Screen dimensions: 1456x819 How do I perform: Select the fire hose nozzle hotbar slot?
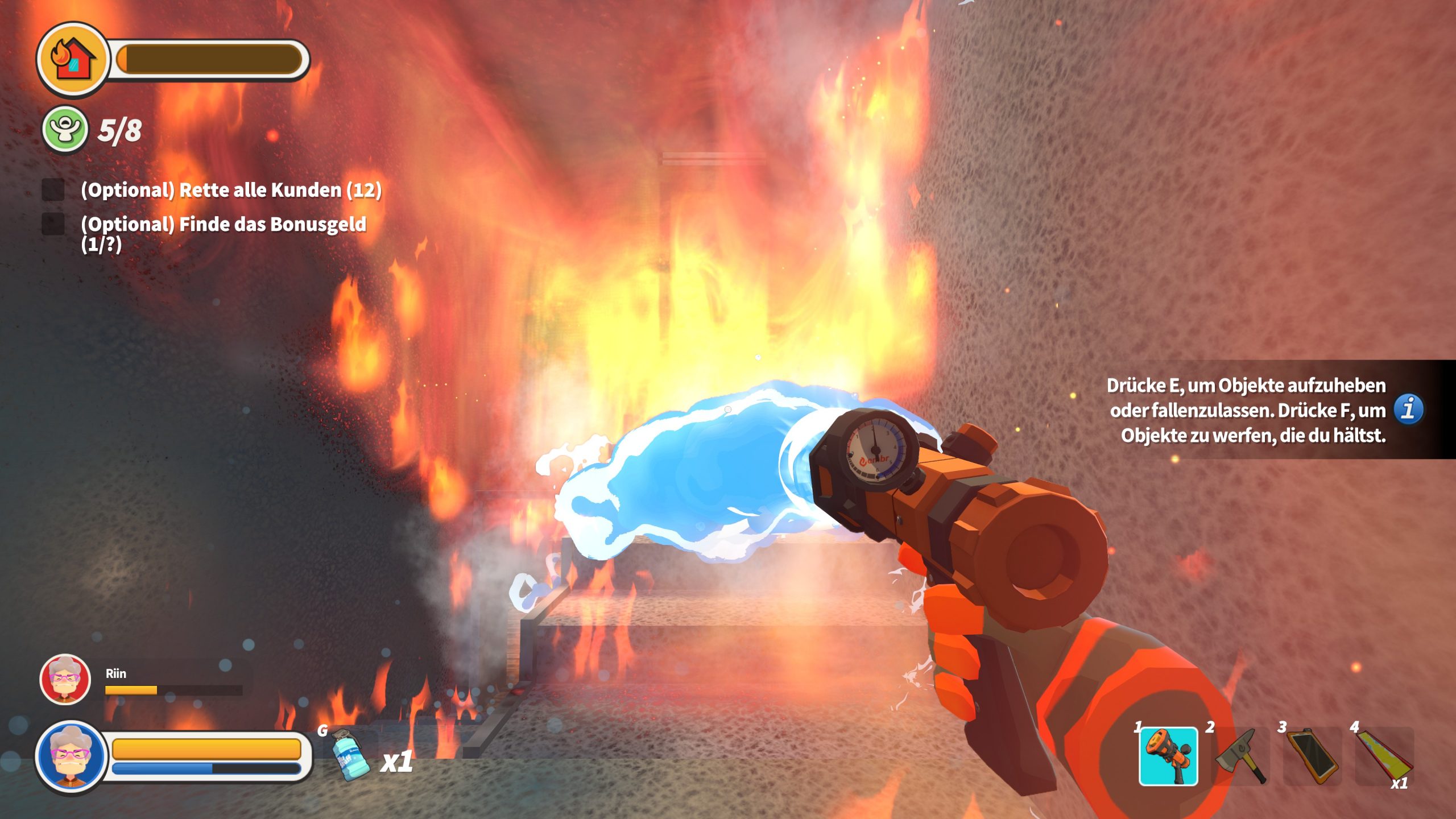(x=1168, y=756)
